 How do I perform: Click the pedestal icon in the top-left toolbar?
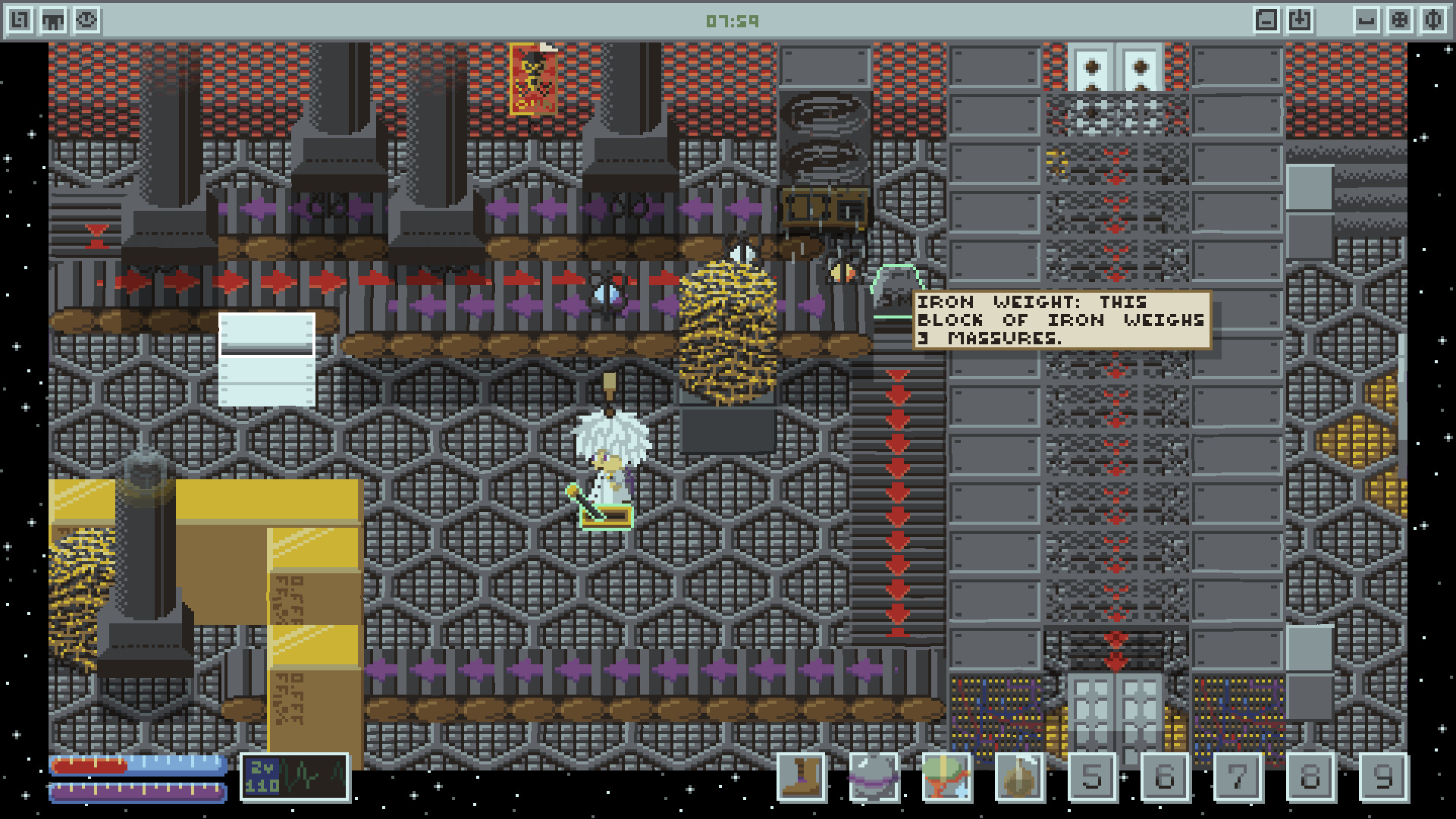tap(53, 19)
